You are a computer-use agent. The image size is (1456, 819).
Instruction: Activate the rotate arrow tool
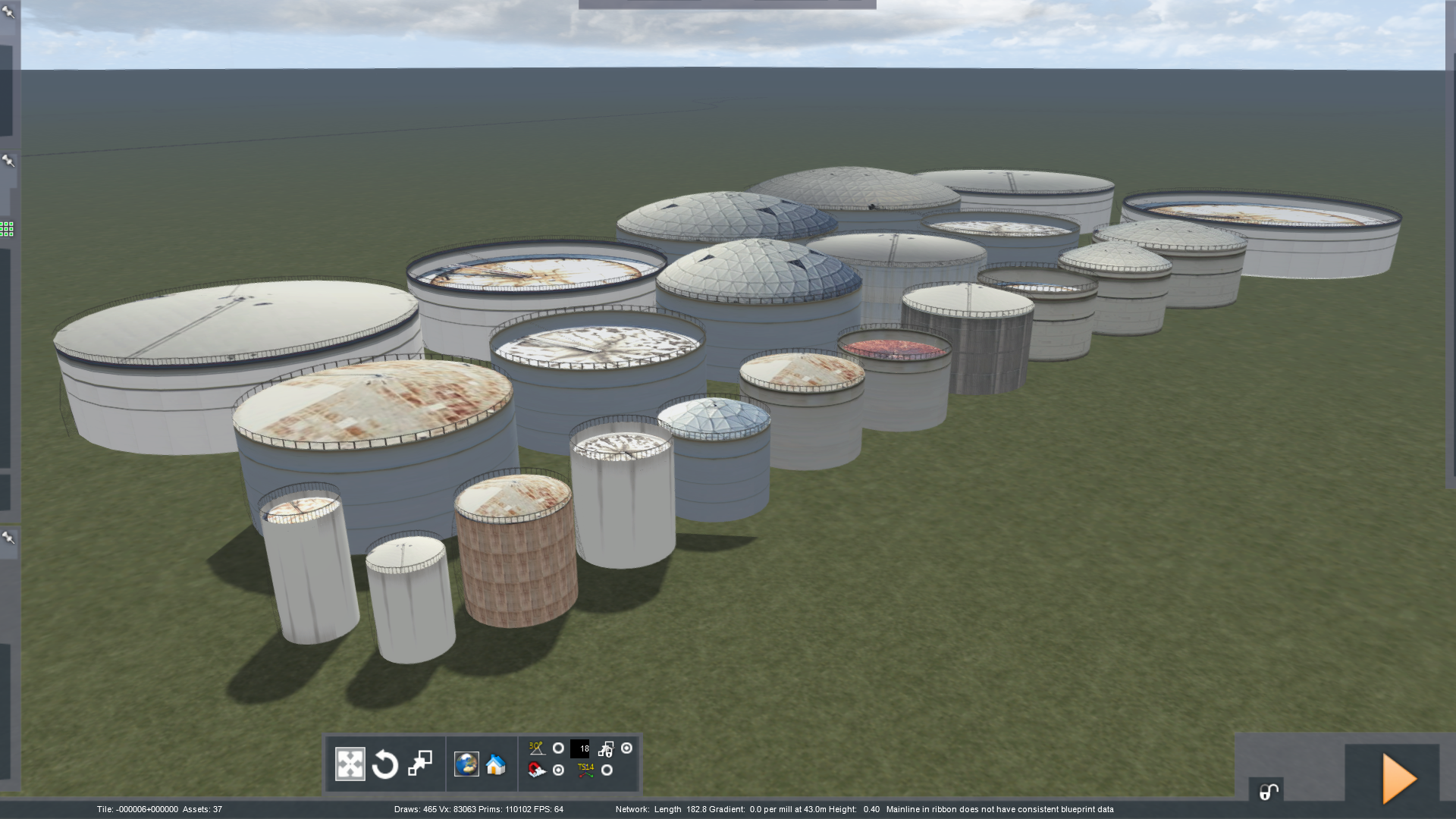click(385, 764)
